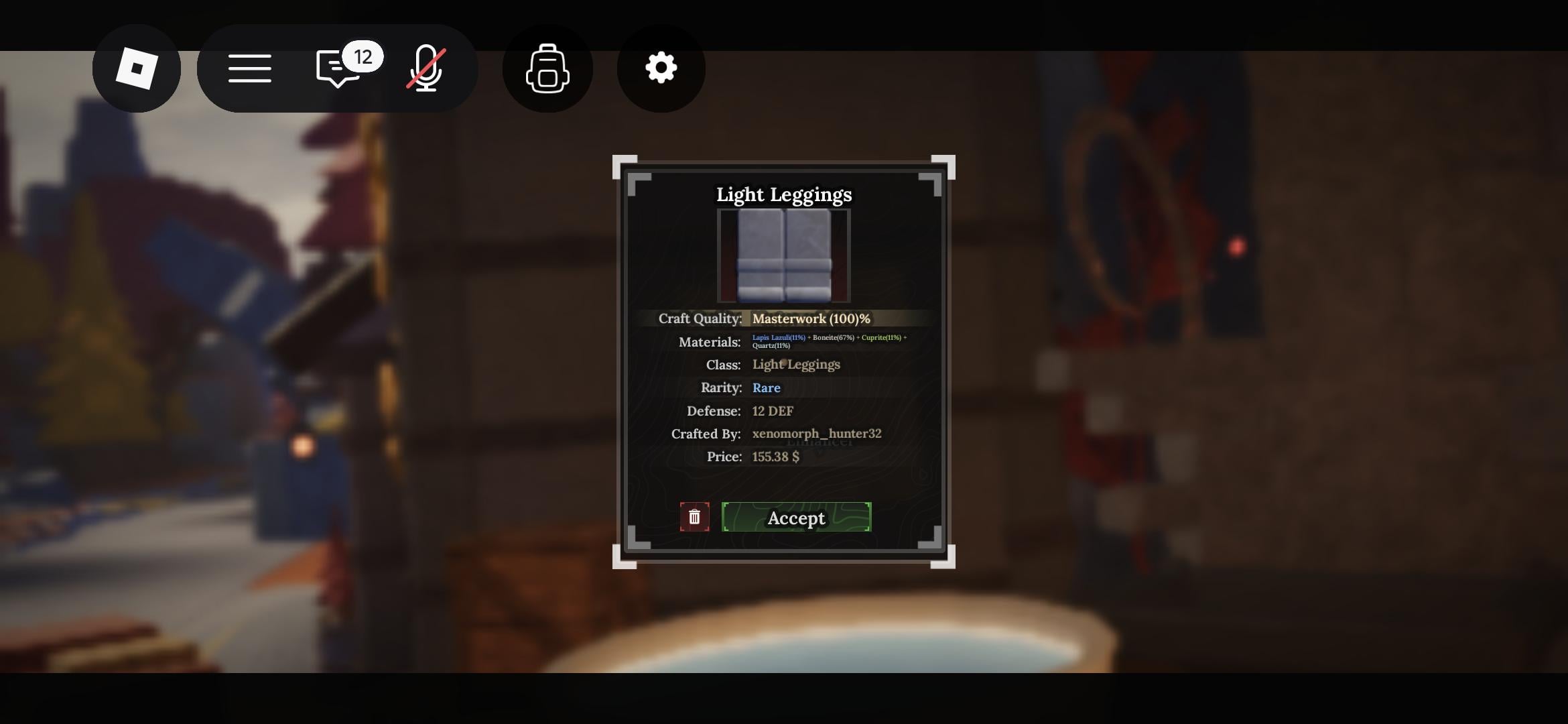This screenshot has width=1568, height=724.
Task: Discard the item with the trash button
Action: coord(694,518)
